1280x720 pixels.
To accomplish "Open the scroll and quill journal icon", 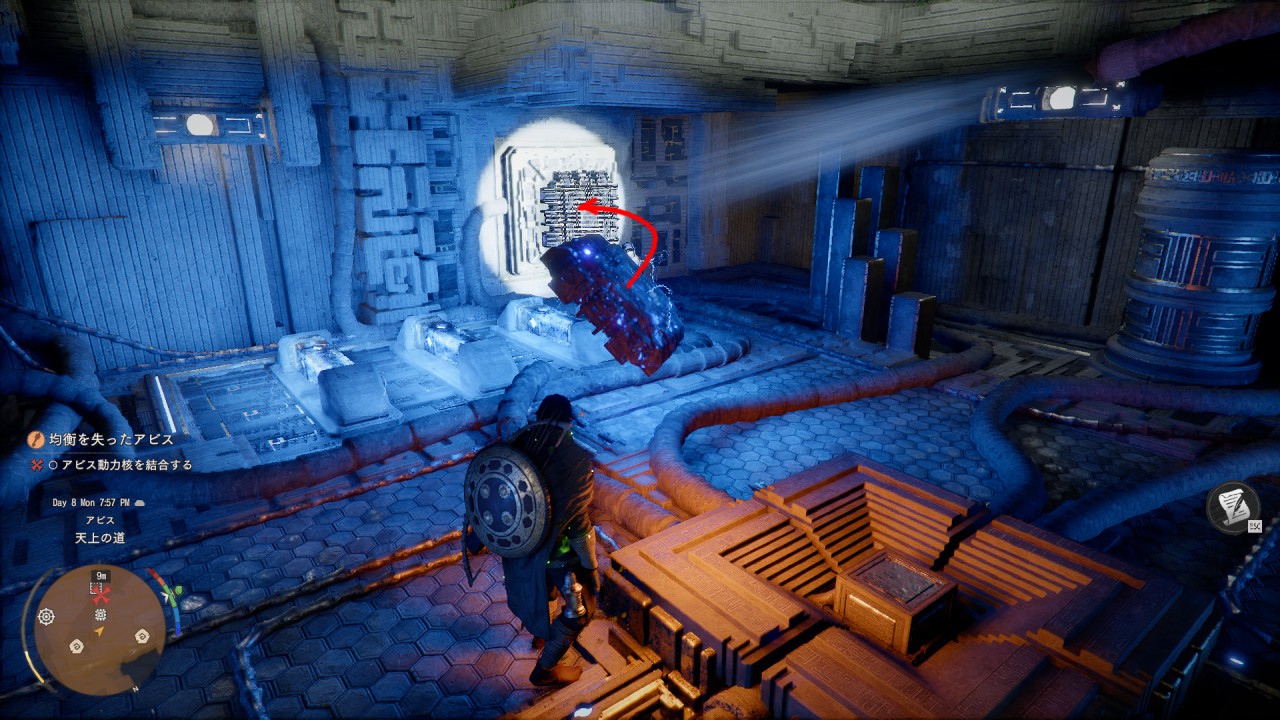I will coord(1232,506).
